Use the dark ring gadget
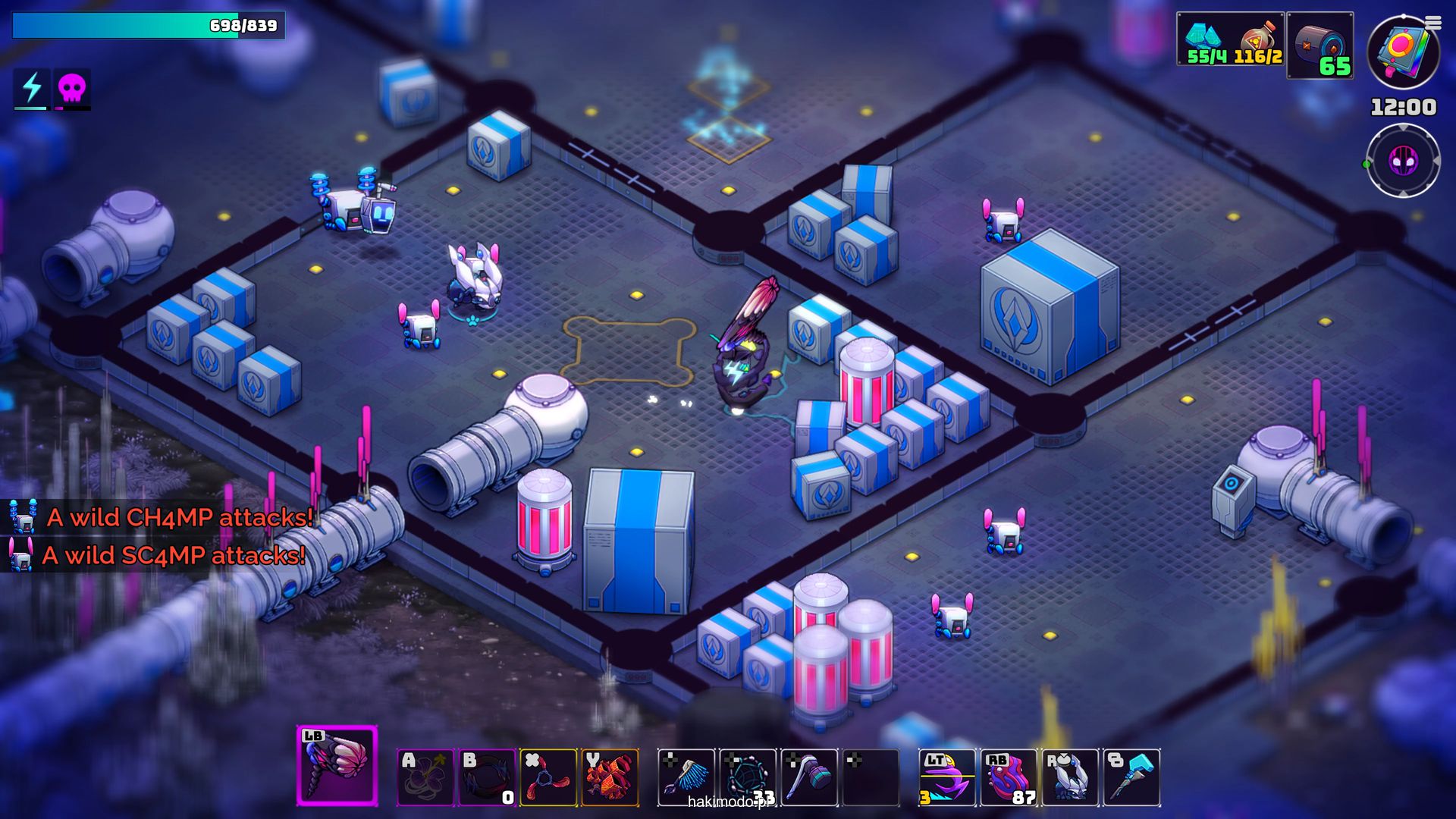The height and width of the screenshot is (819, 1456). (487, 777)
